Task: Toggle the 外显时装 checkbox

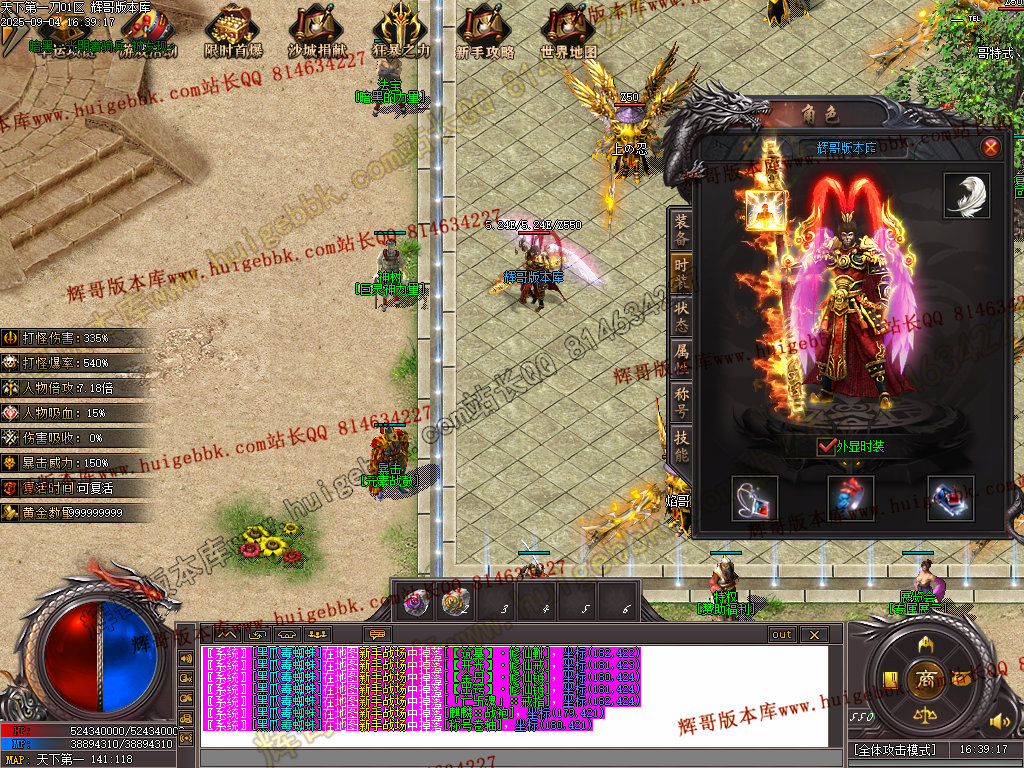Action: (x=826, y=446)
